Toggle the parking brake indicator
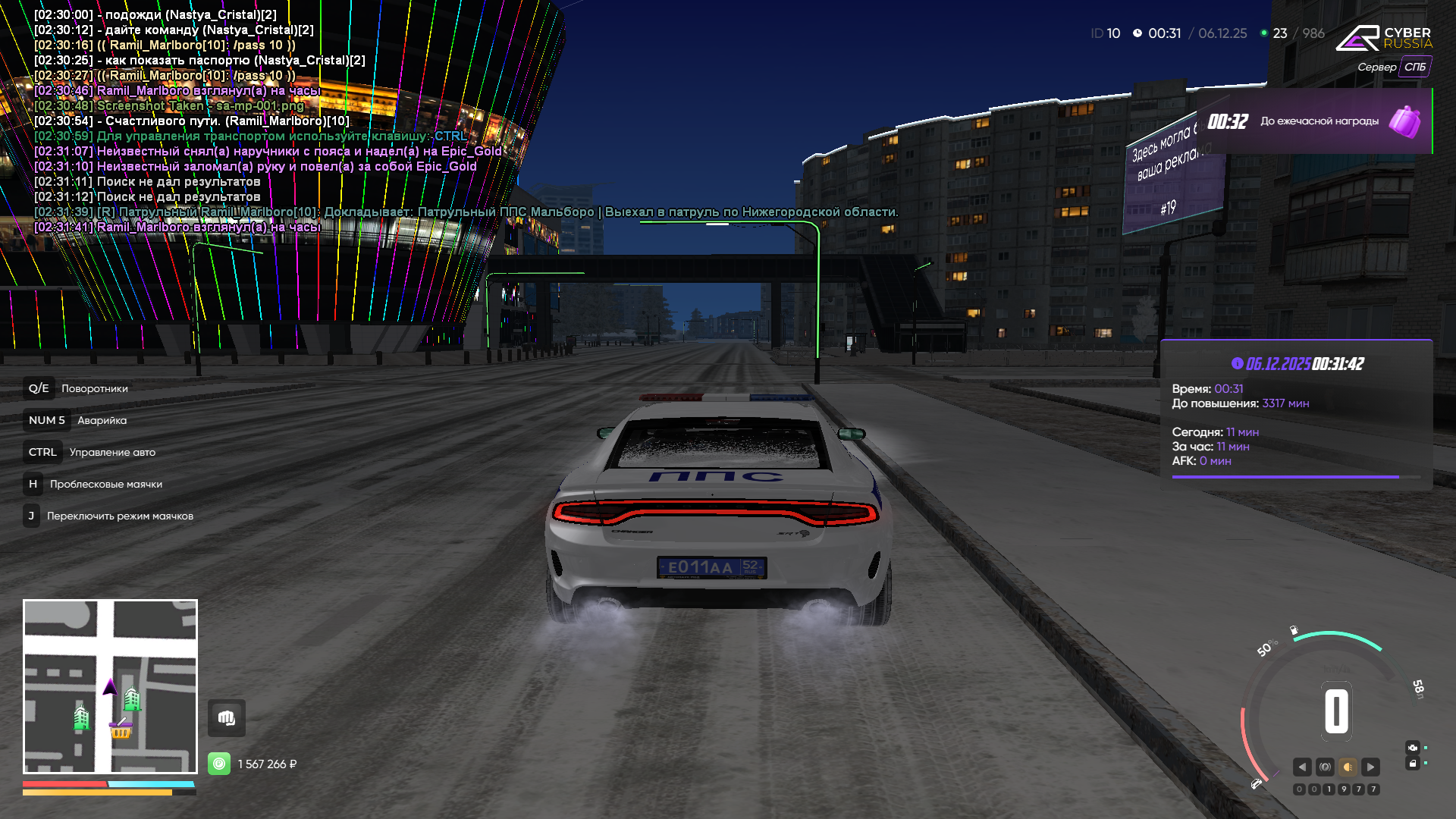 point(1325,767)
